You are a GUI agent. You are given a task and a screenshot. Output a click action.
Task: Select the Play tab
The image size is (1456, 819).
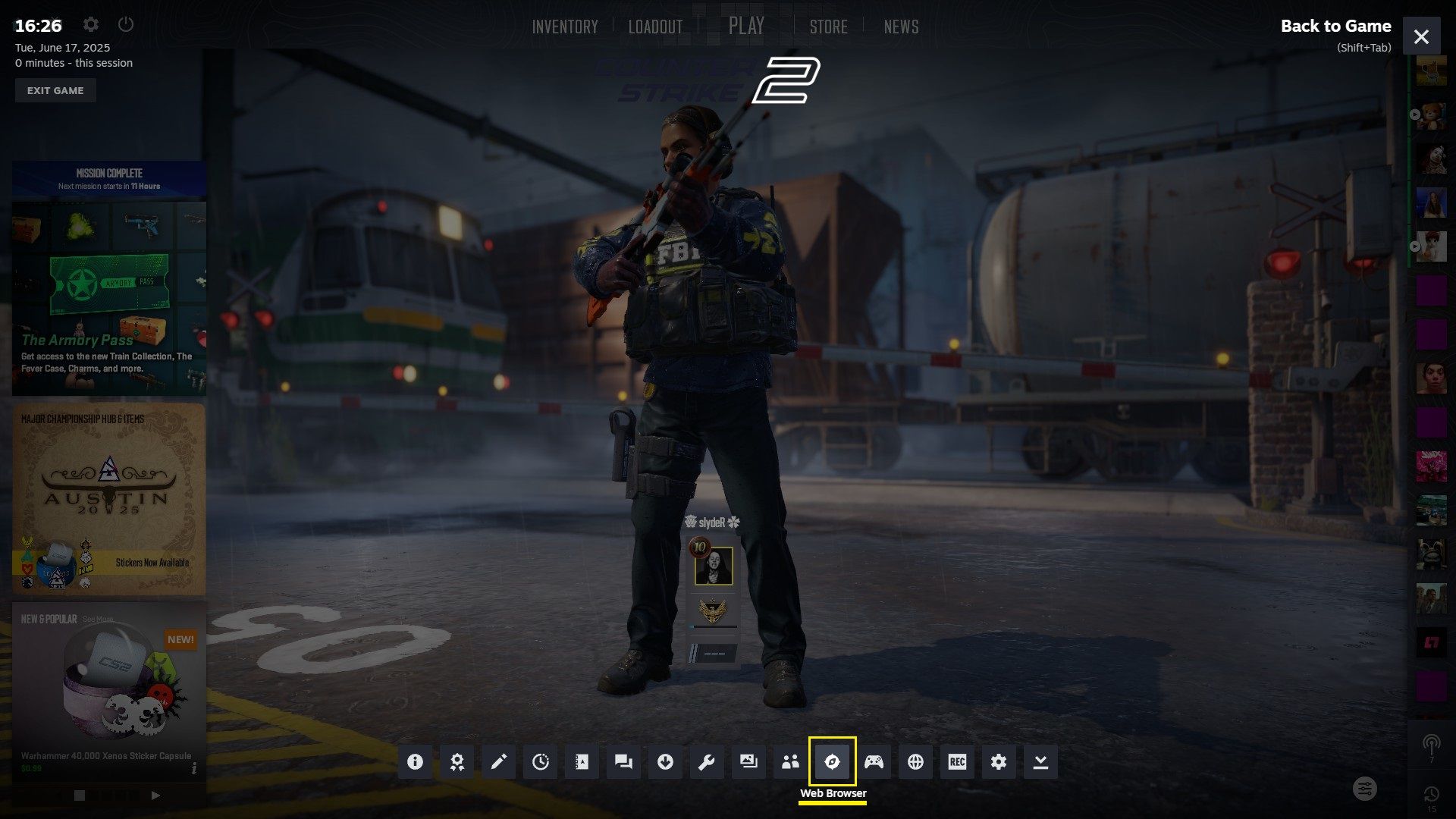746,27
